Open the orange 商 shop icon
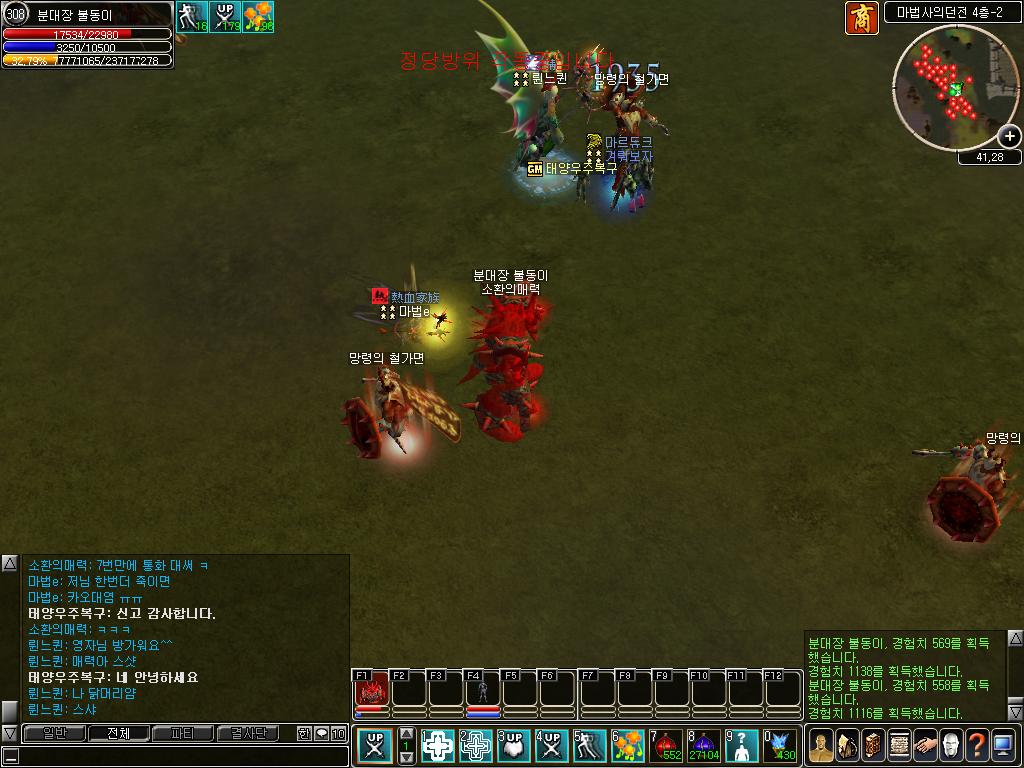Viewport: 1024px width, 768px height. (861, 17)
